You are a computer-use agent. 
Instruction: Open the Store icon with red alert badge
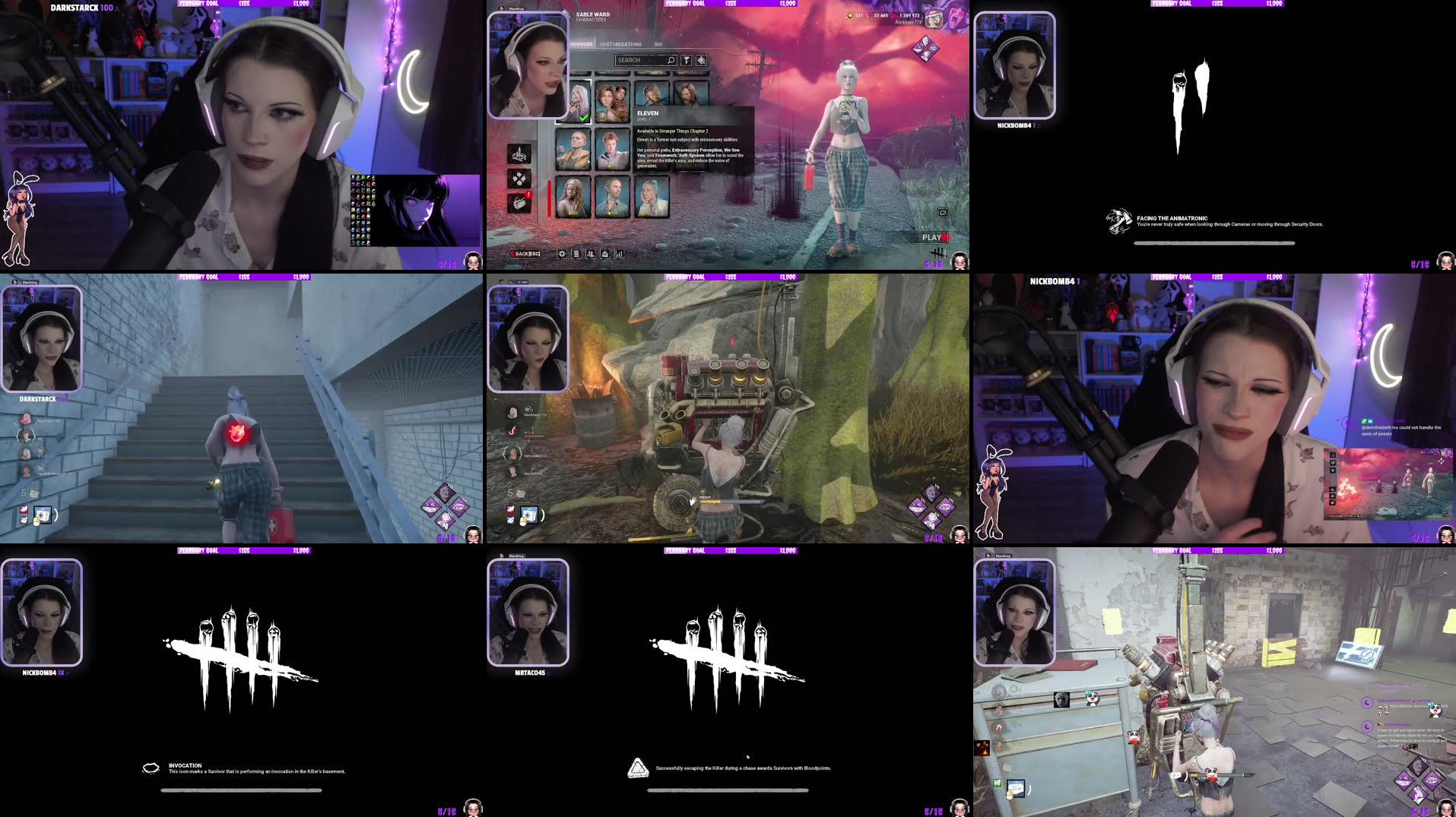[520, 204]
